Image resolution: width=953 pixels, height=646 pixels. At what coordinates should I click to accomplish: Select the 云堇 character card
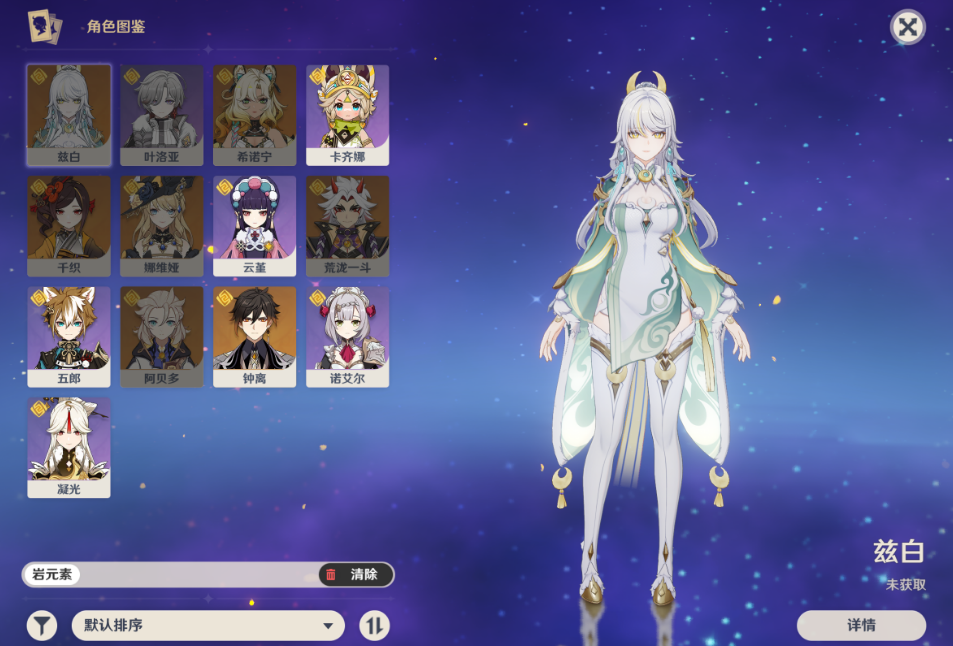point(255,225)
